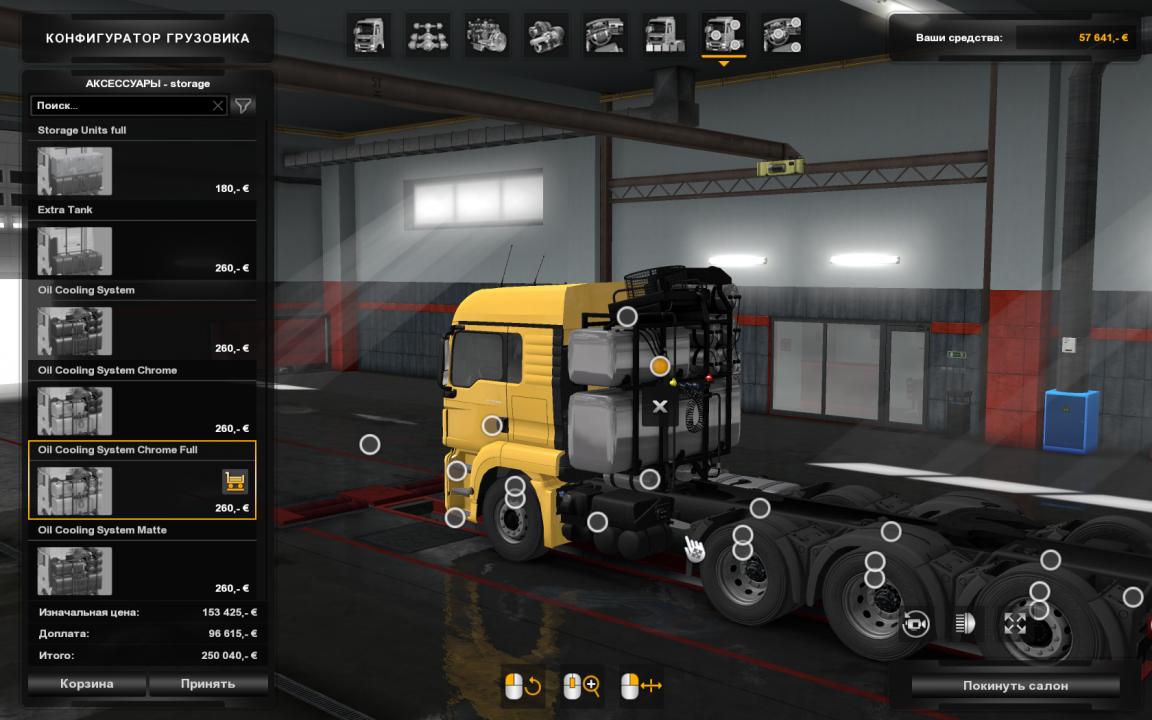Confirm changes with Принять
Screen dimensions: 1152x720
pyautogui.click(x=208, y=684)
